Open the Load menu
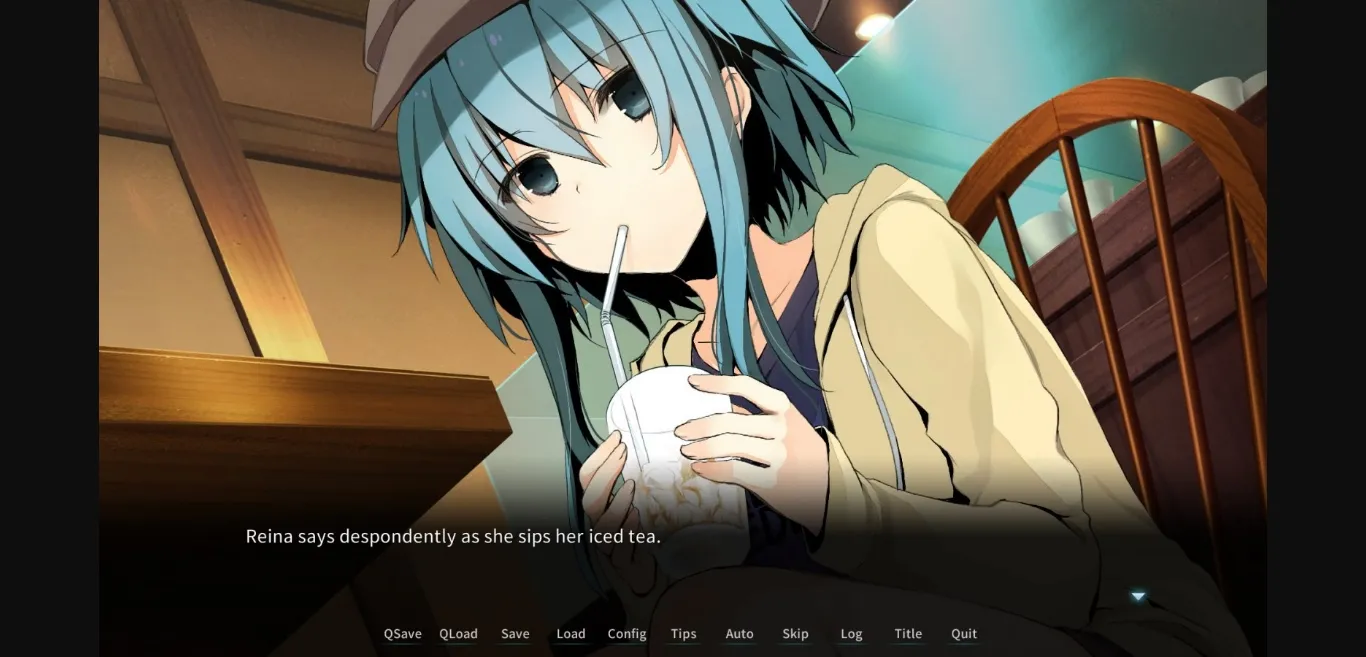This screenshot has width=1366, height=657. click(571, 634)
